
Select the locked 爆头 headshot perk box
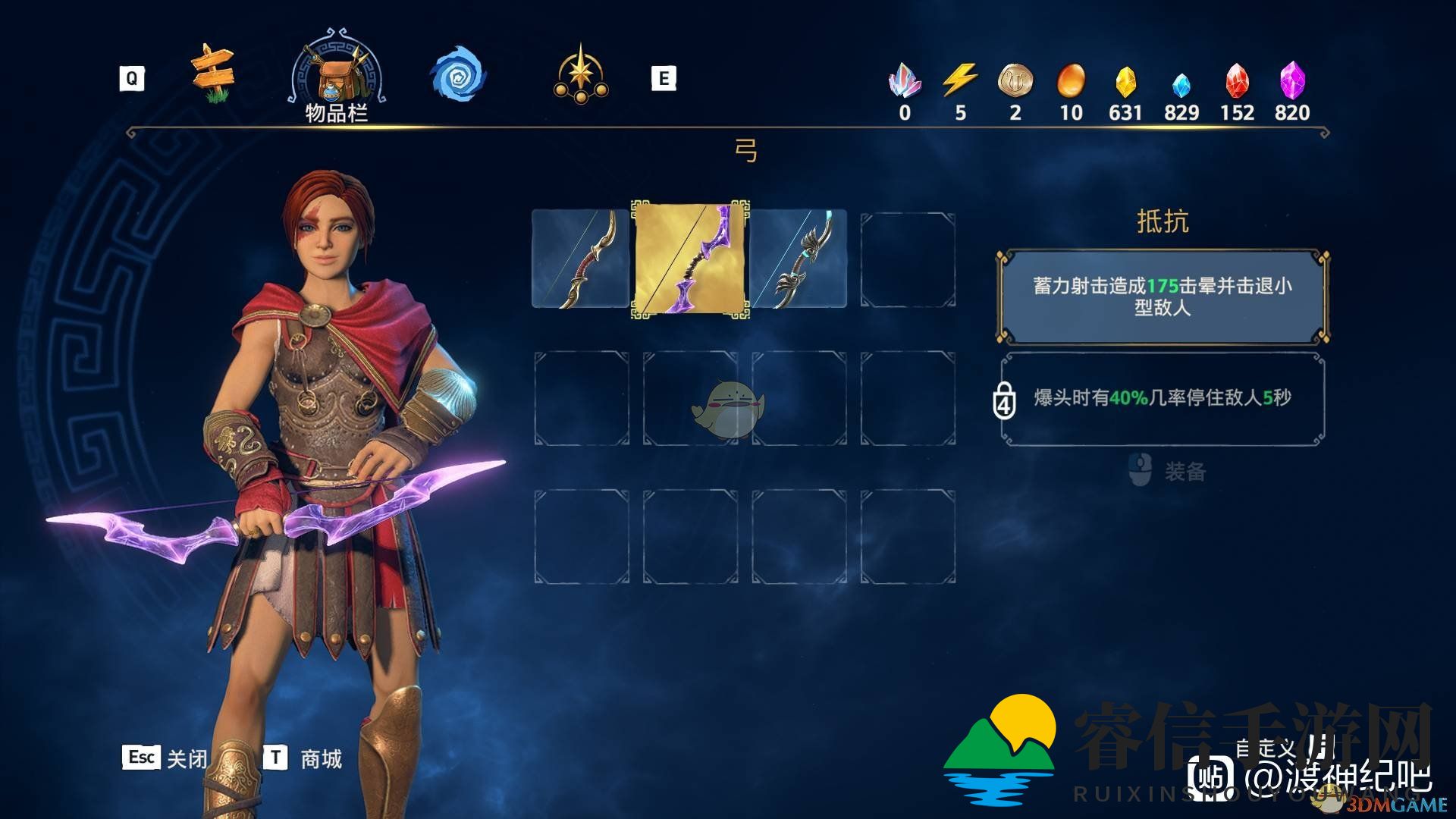(1163, 398)
